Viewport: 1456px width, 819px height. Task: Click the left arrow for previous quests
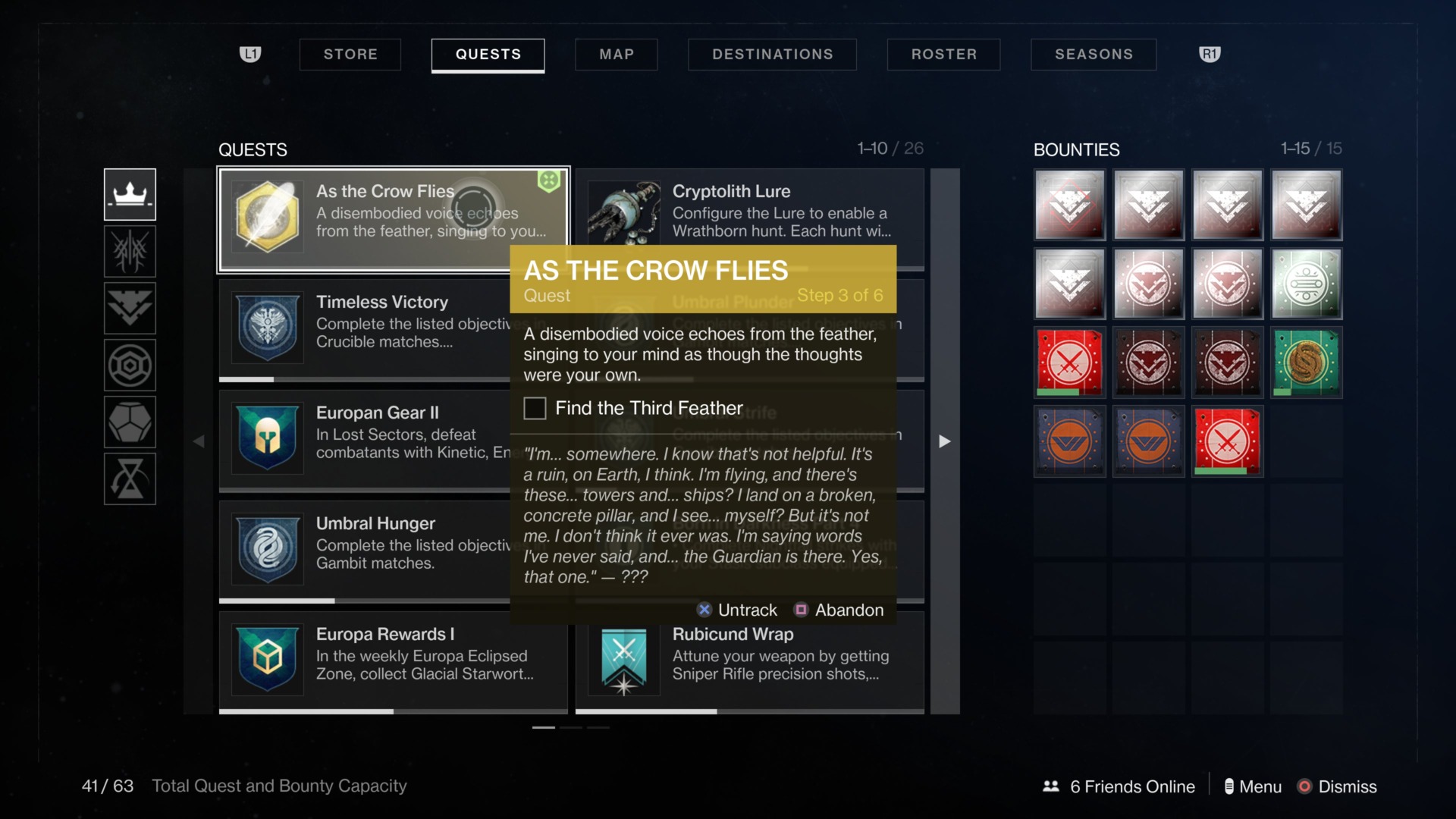199,440
